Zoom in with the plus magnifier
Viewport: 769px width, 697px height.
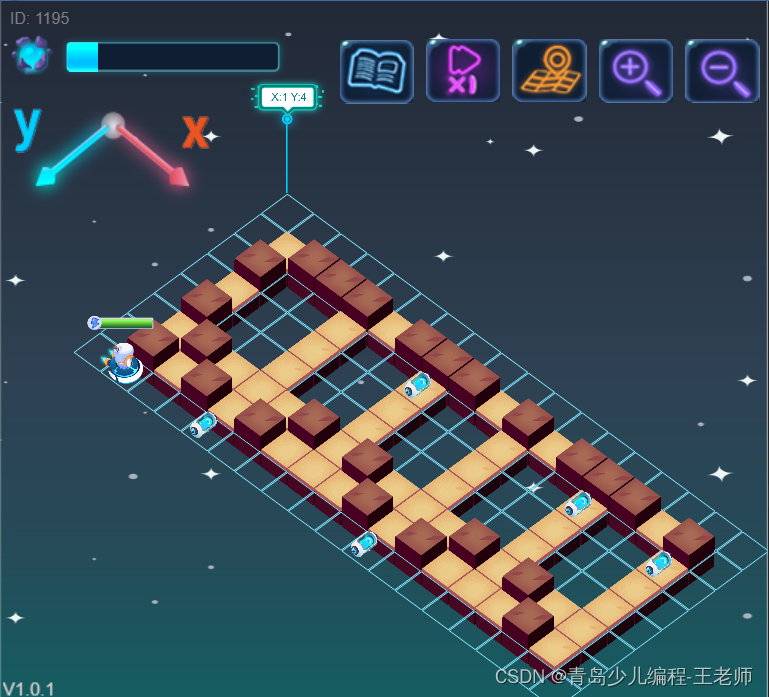coord(636,71)
